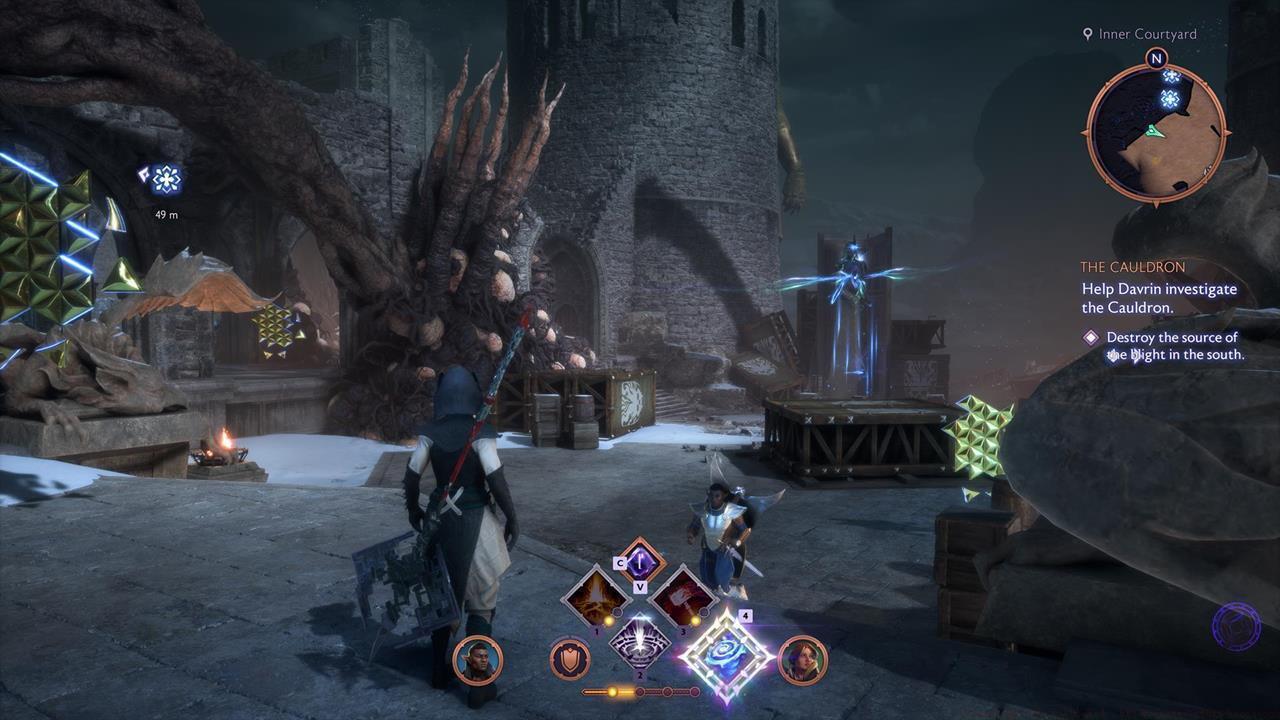Click the quest marker on the minimap
Screen dimensions: 1280x720
point(1168,98)
